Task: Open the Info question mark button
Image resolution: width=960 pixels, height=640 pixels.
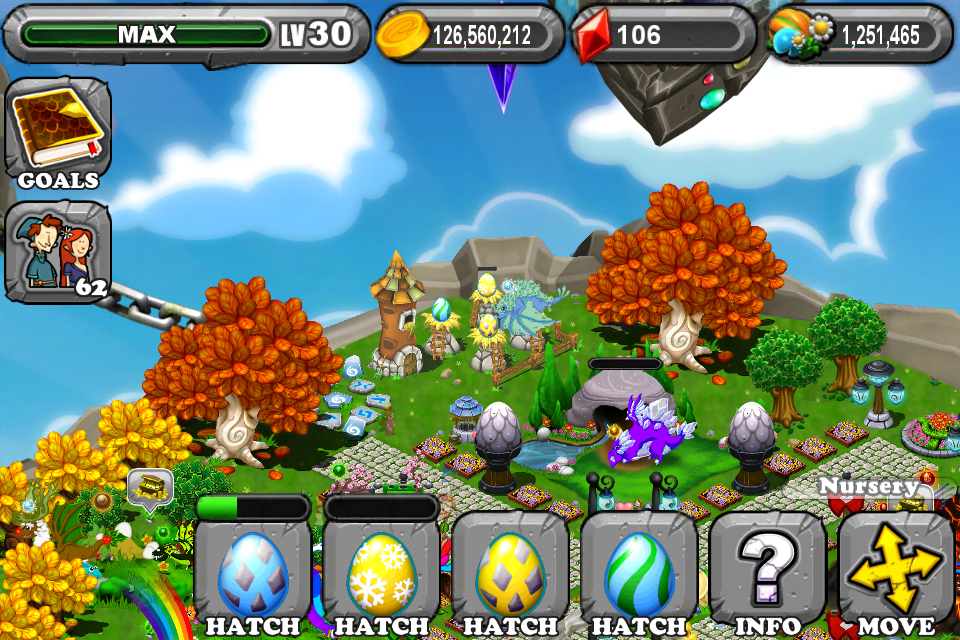Action: tap(767, 573)
